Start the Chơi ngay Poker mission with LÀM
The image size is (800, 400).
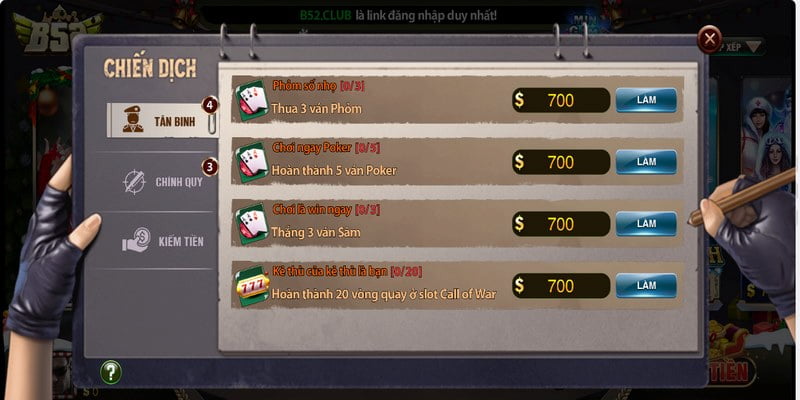click(646, 162)
